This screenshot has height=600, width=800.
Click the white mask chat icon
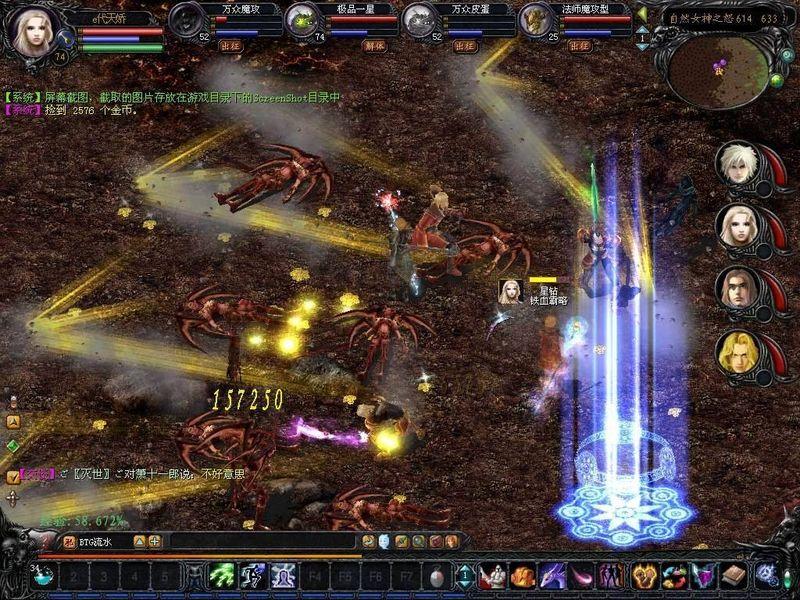(384, 541)
